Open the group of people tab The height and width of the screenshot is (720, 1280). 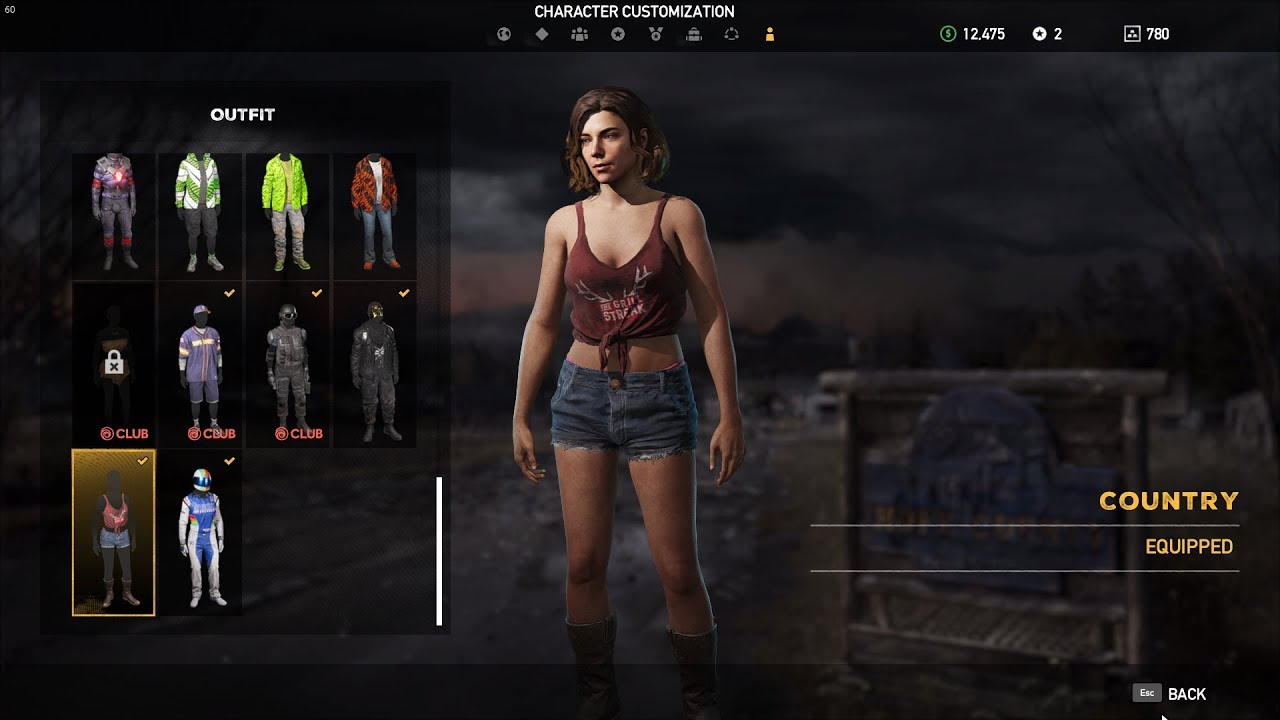click(579, 34)
